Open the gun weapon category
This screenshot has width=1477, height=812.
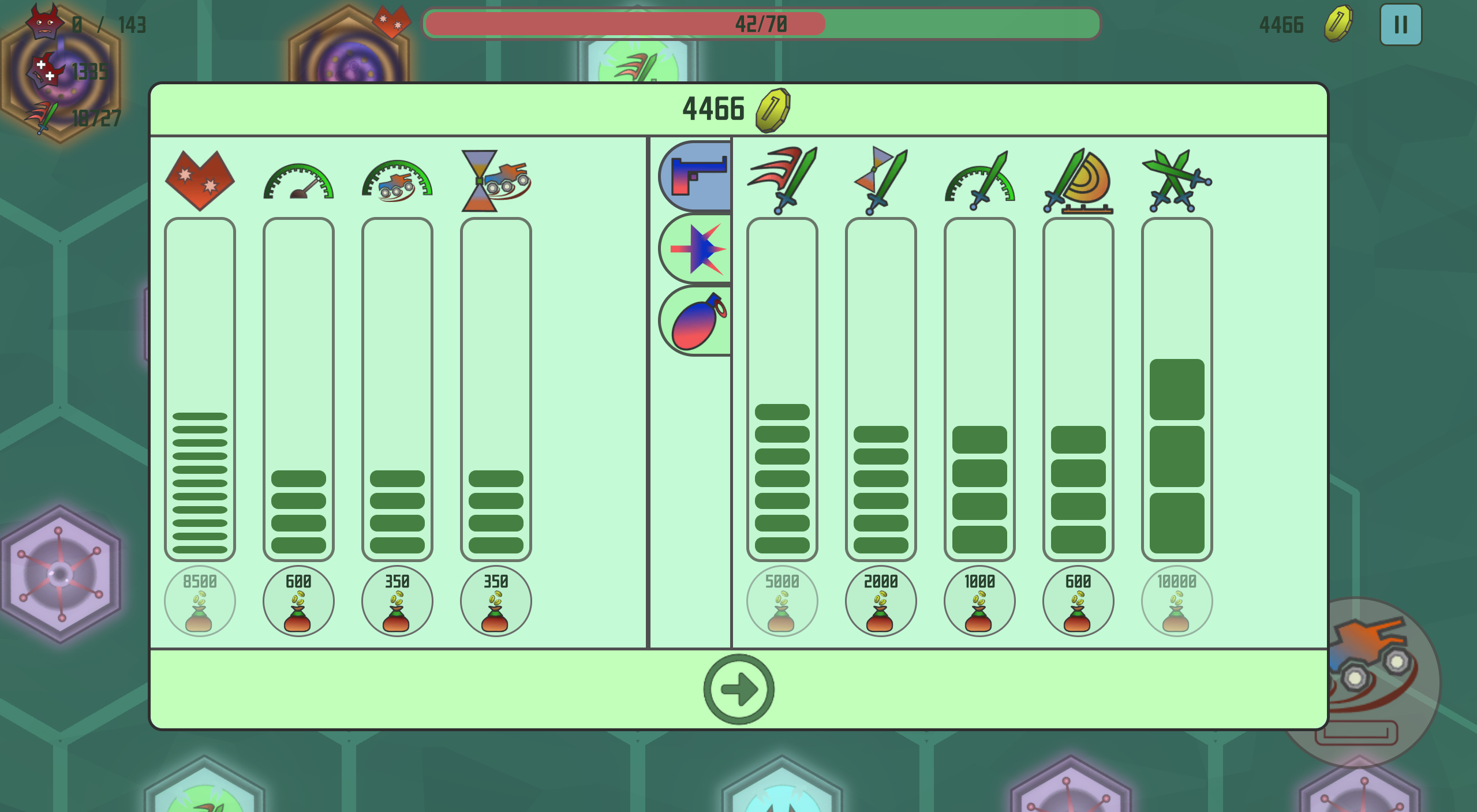point(693,175)
